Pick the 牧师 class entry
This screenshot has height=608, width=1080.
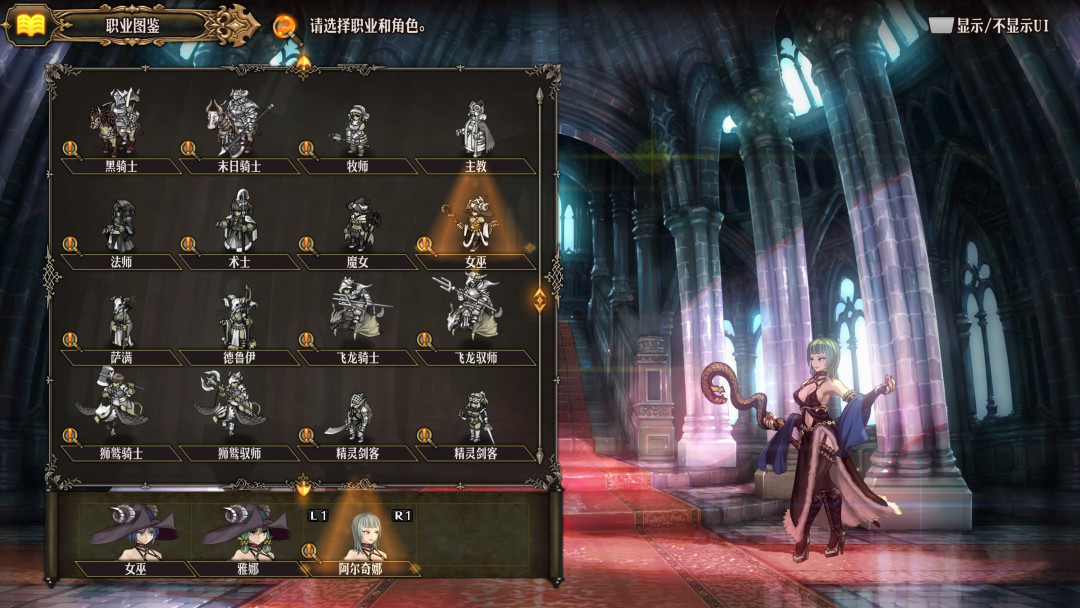coord(357,130)
